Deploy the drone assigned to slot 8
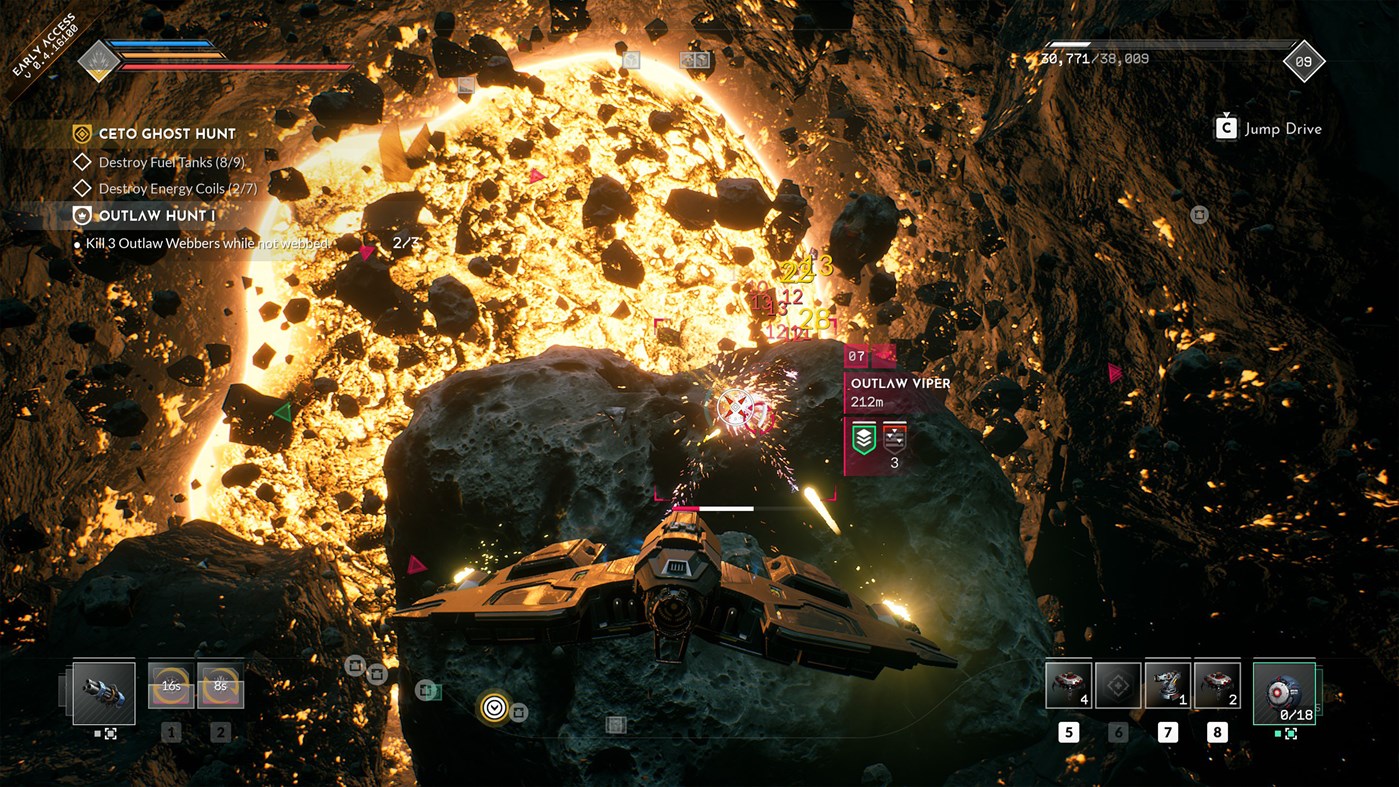Viewport: 1399px width, 787px height. (1216, 684)
